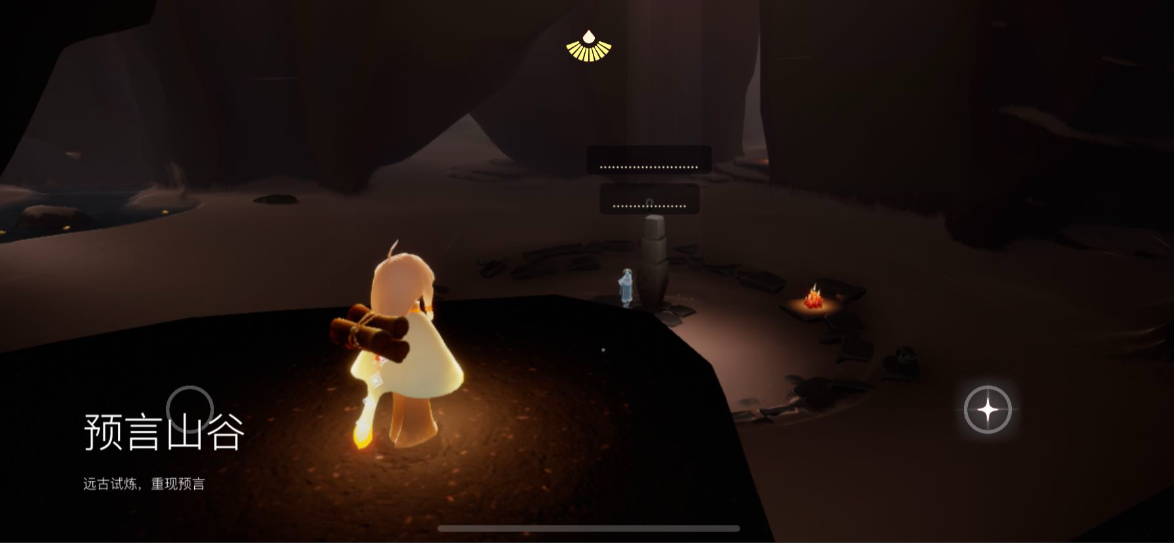Screen dimensions: 1174x543
Task: Tap the four-pointed star call button
Action: click(x=987, y=410)
